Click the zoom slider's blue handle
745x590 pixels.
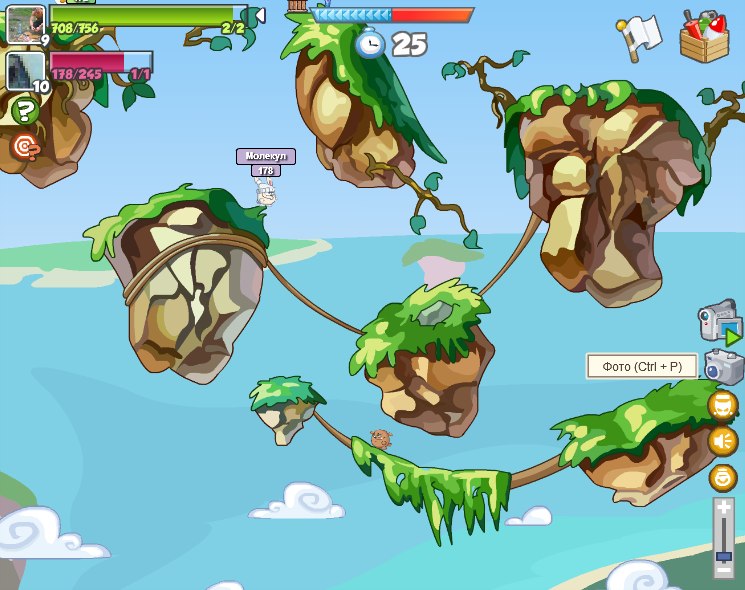724,555
